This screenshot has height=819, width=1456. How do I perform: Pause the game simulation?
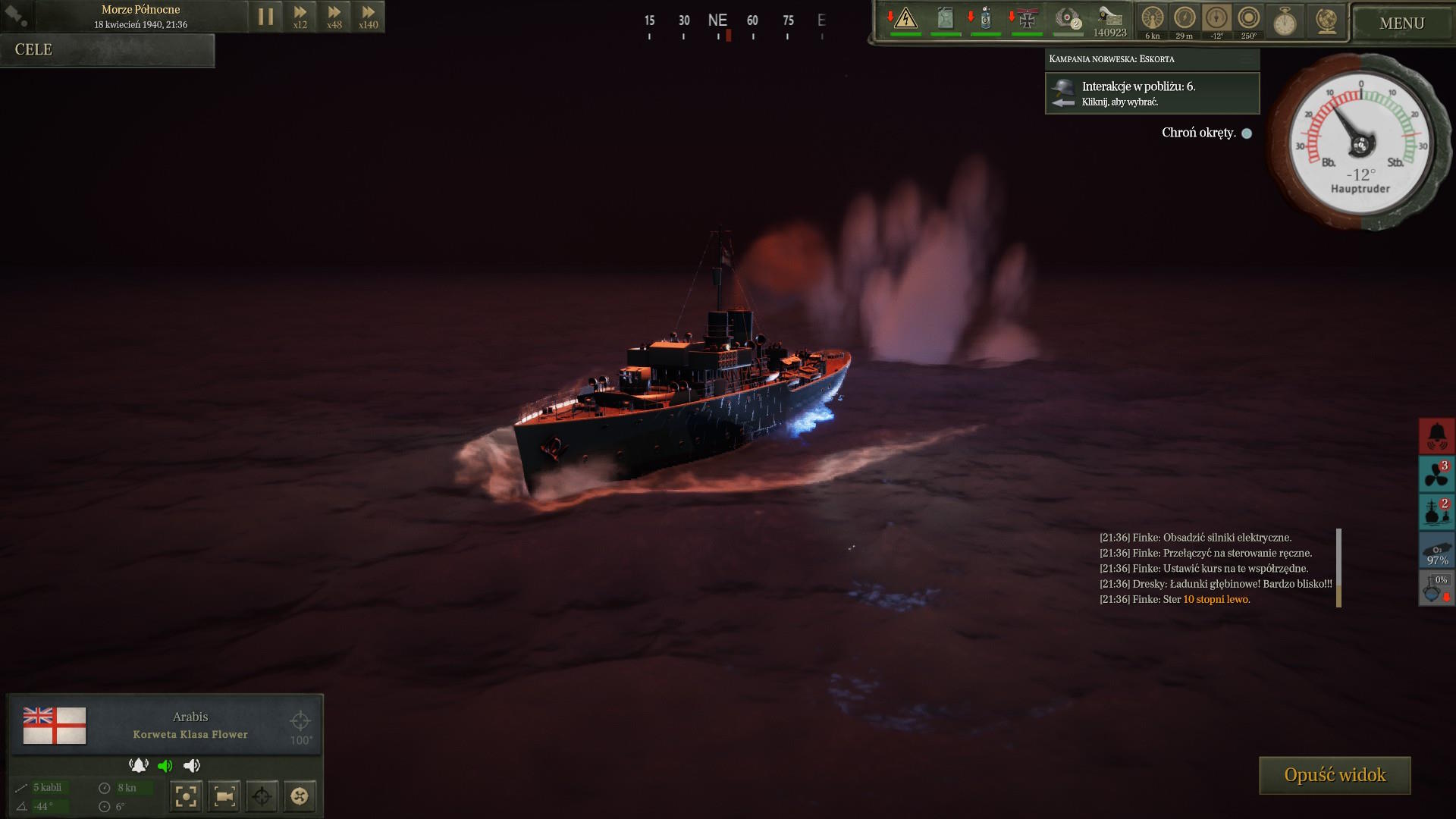(265, 17)
